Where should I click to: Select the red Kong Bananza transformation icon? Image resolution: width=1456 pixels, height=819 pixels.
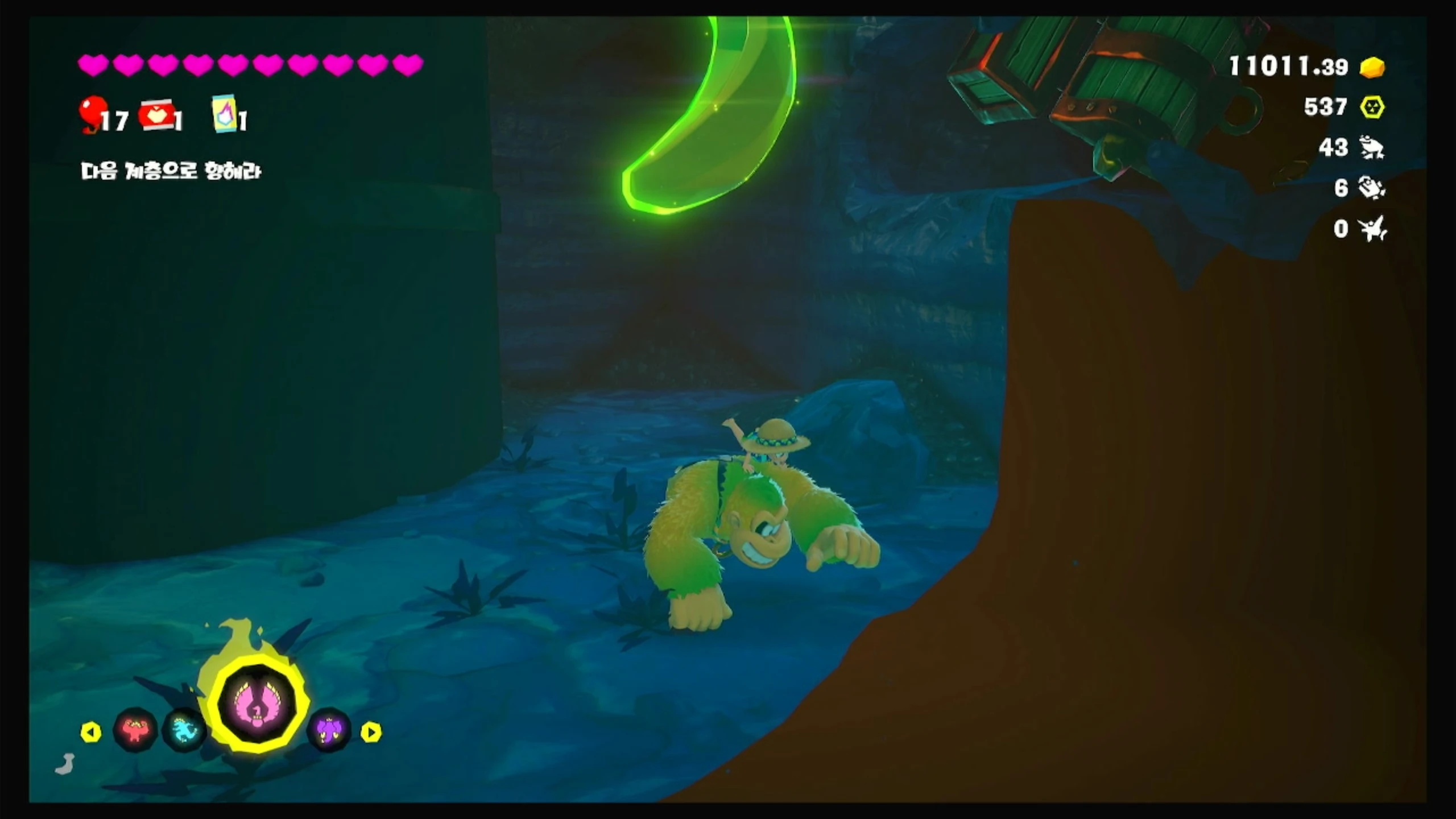tap(135, 730)
